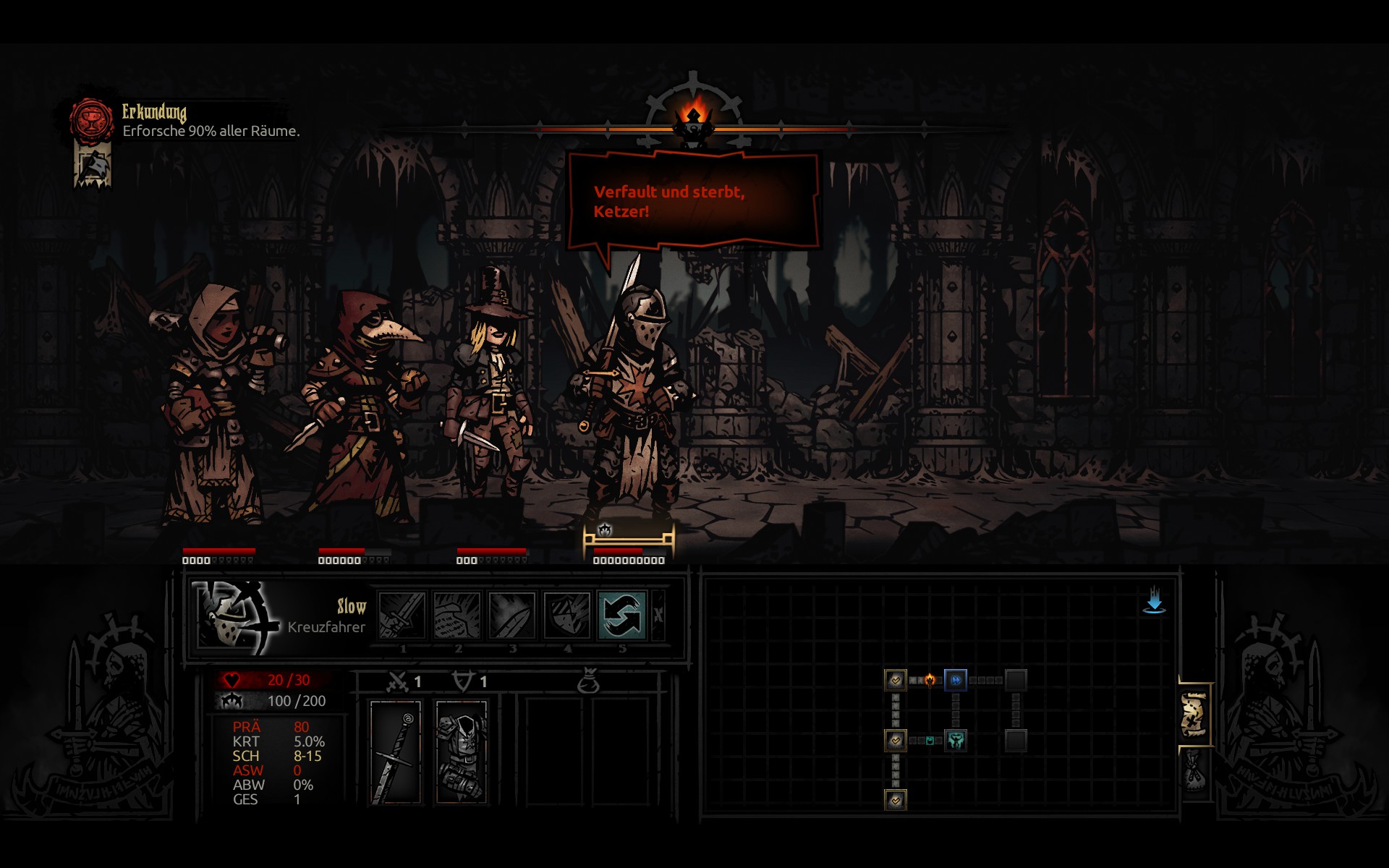Open the quest scroll under the seal

(x=93, y=166)
